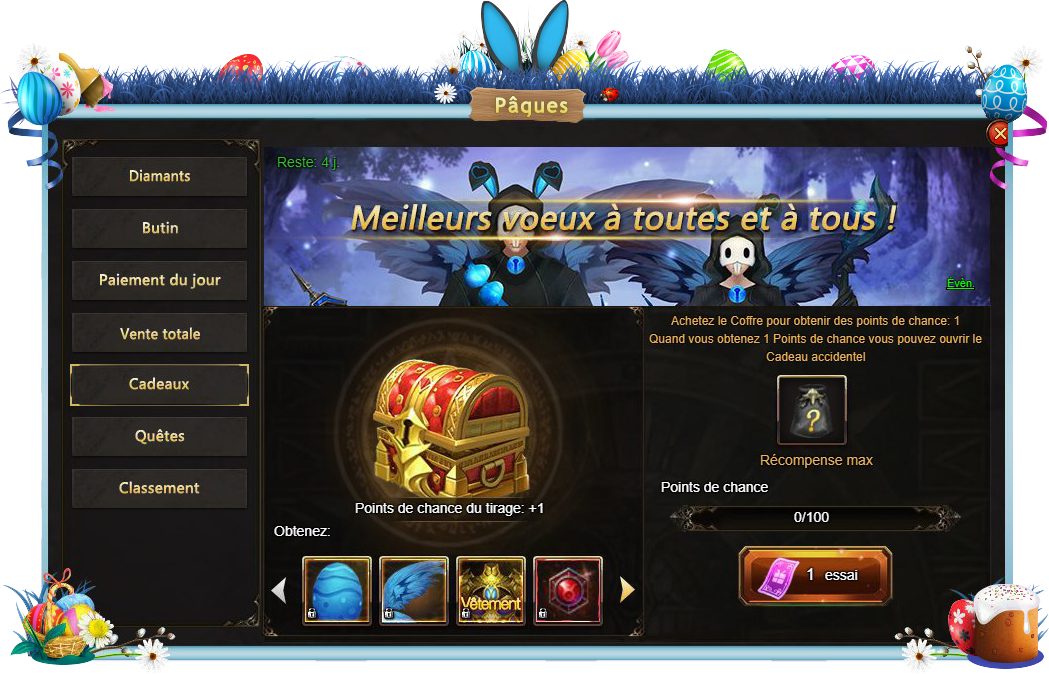1049x674 pixels.
Task: Show previous rewards with the left arrow
Action: [279, 591]
